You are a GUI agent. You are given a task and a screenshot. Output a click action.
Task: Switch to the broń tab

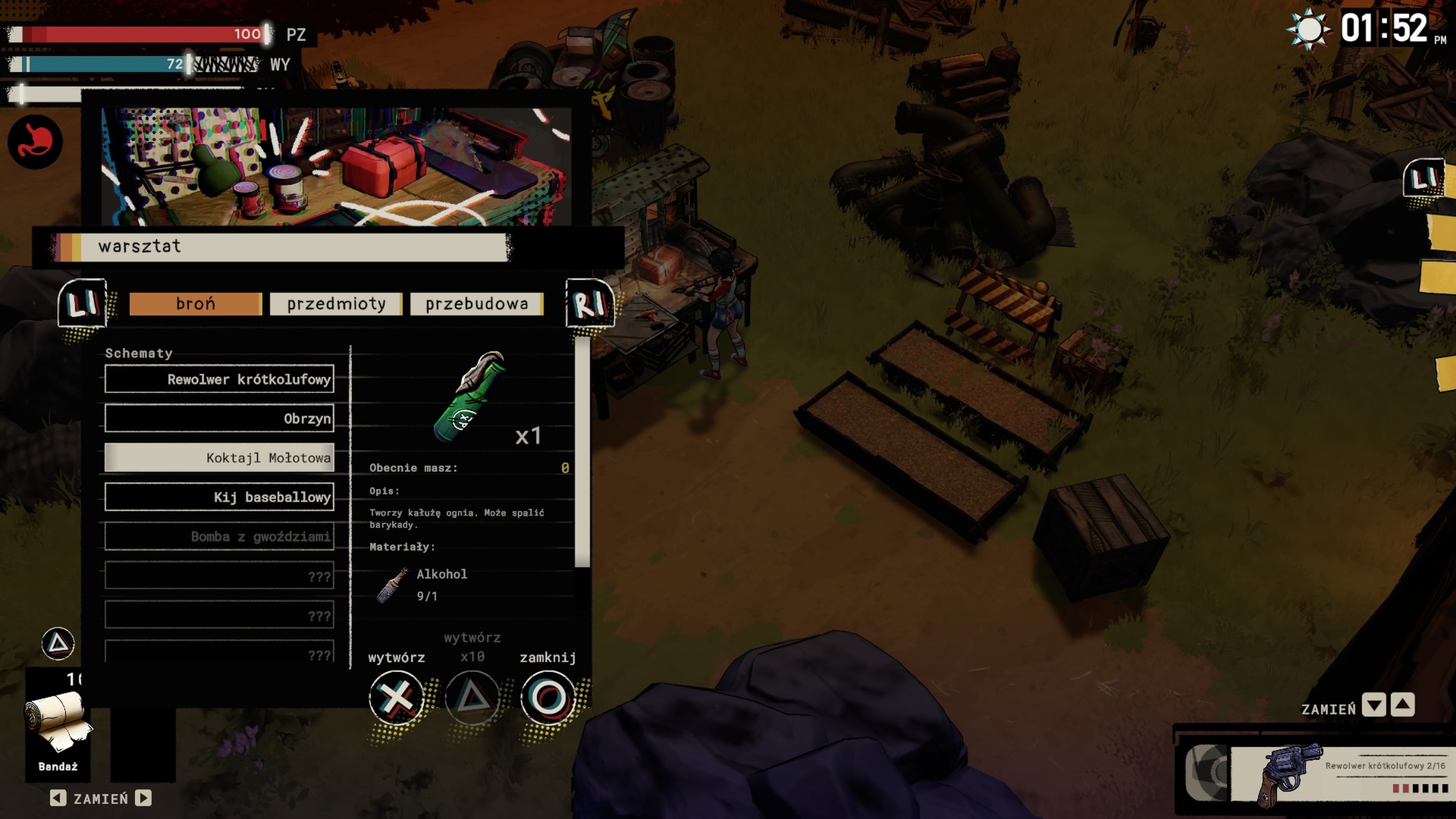click(x=195, y=304)
